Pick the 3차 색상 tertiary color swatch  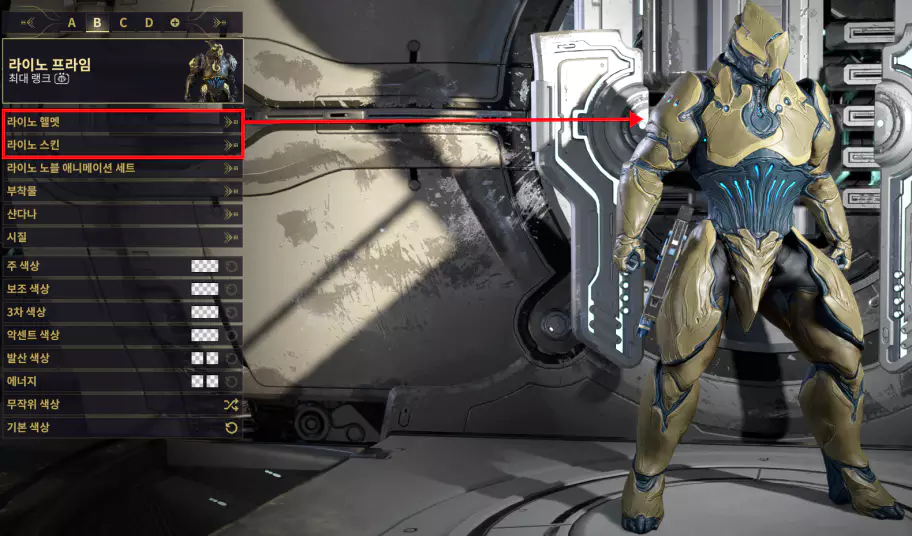pos(205,312)
